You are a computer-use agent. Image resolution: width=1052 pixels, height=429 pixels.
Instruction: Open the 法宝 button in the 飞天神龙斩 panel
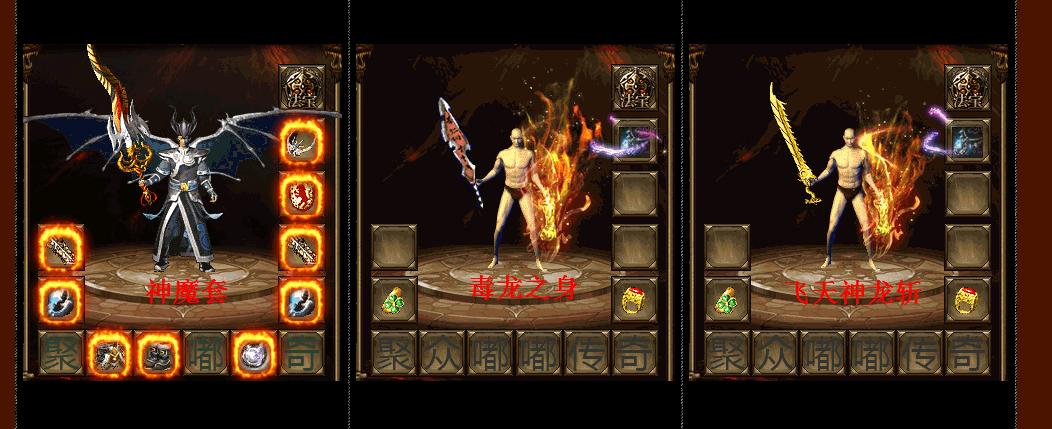(x=967, y=87)
